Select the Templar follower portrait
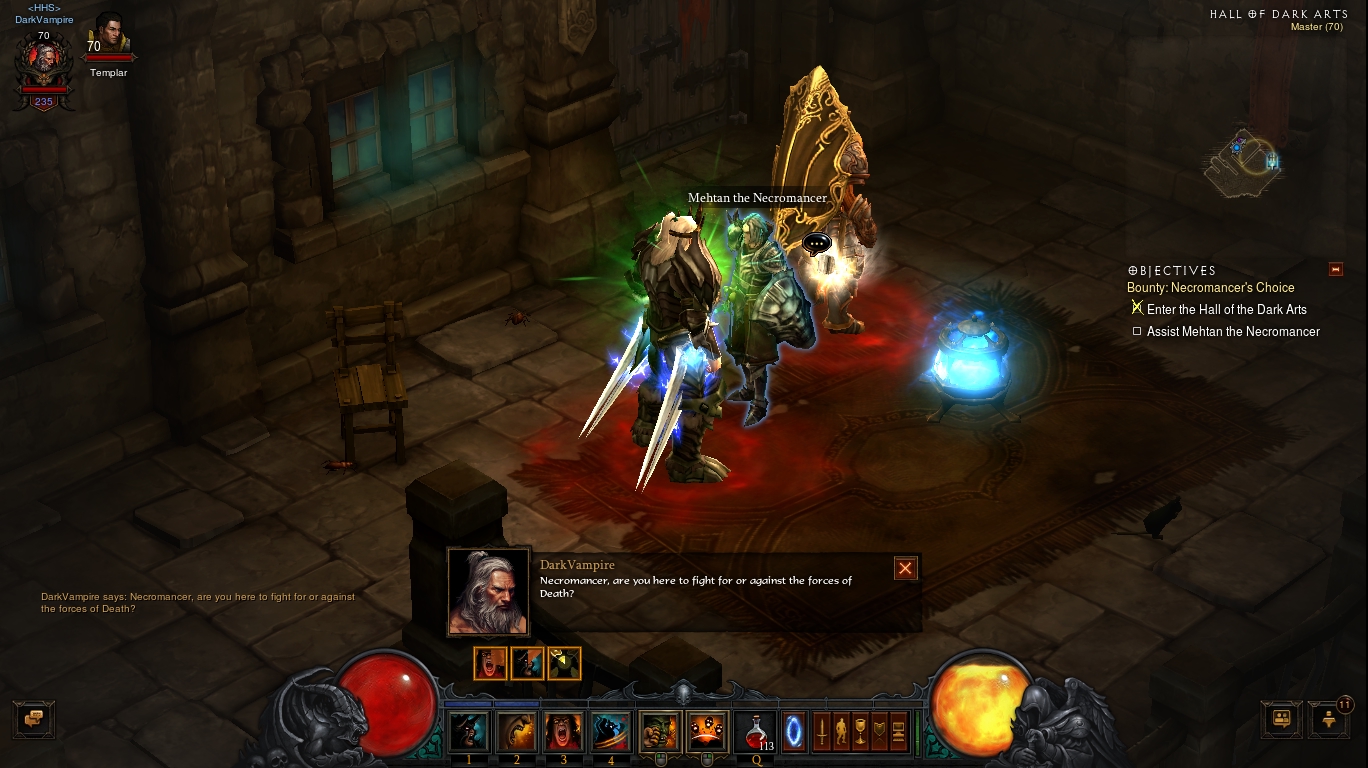This screenshot has height=768, width=1368. click(x=108, y=38)
